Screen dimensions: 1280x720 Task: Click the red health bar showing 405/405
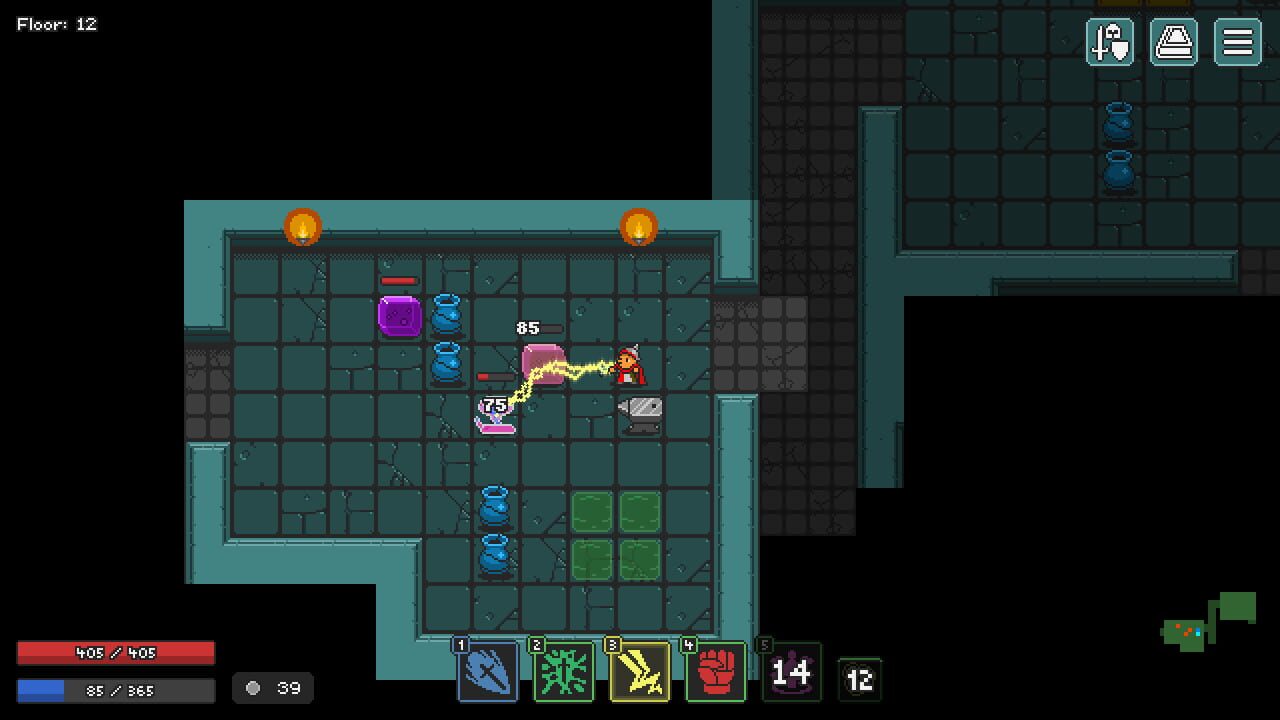pos(115,652)
